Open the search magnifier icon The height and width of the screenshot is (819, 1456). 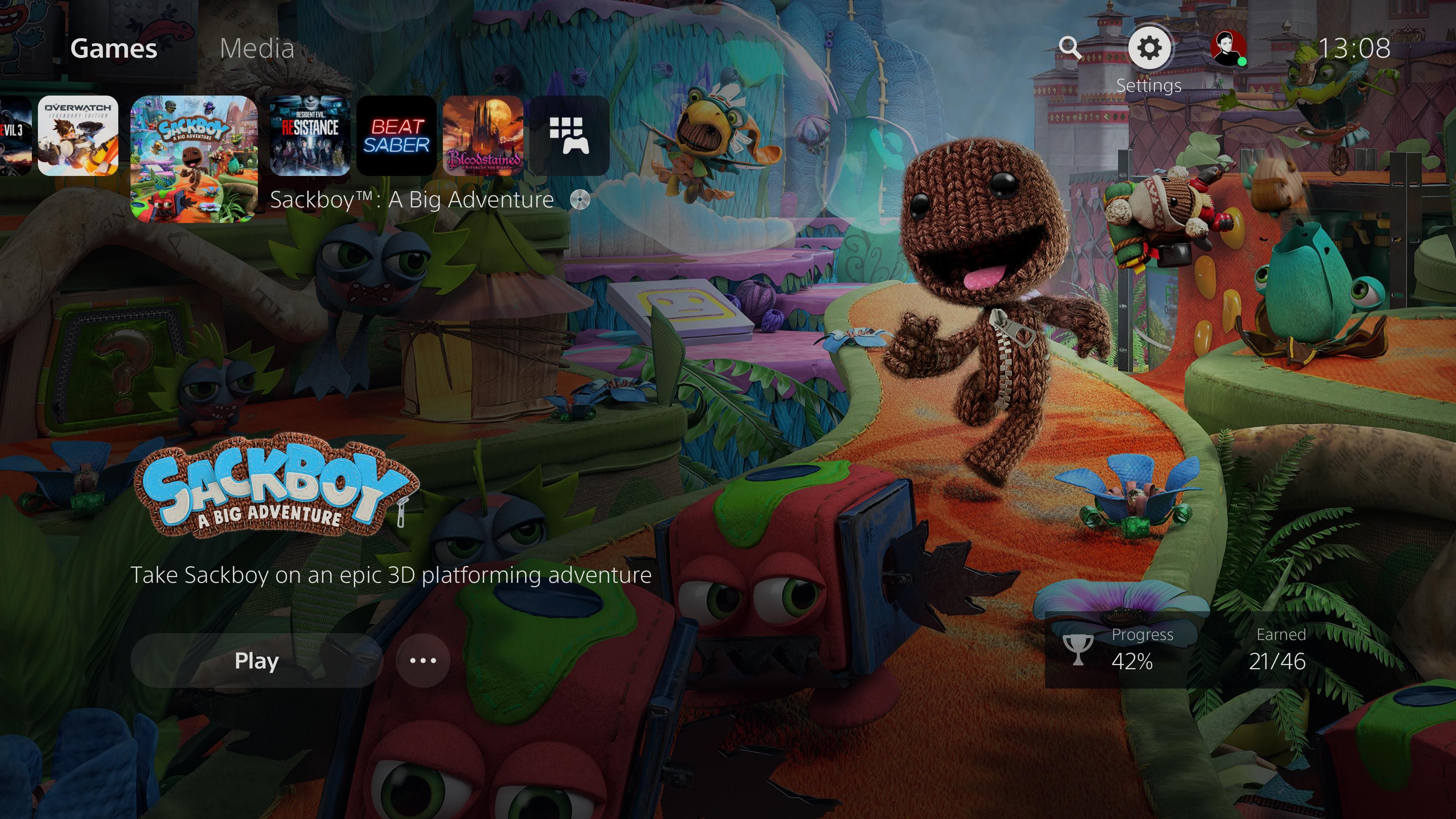pos(1069,48)
